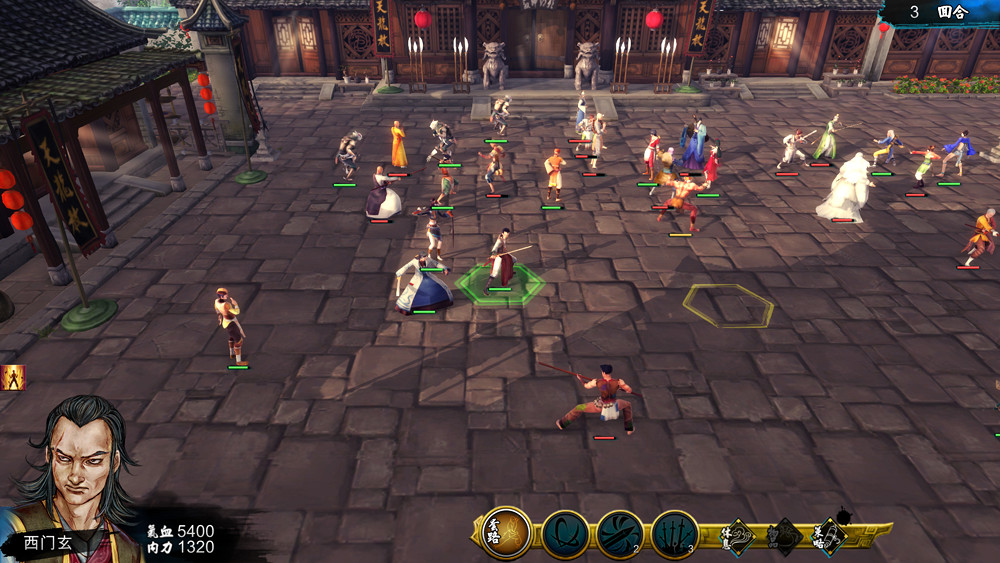This screenshot has width=1000, height=563.
Task: Select the yellow hexagon target tile
Action: (728, 305)
